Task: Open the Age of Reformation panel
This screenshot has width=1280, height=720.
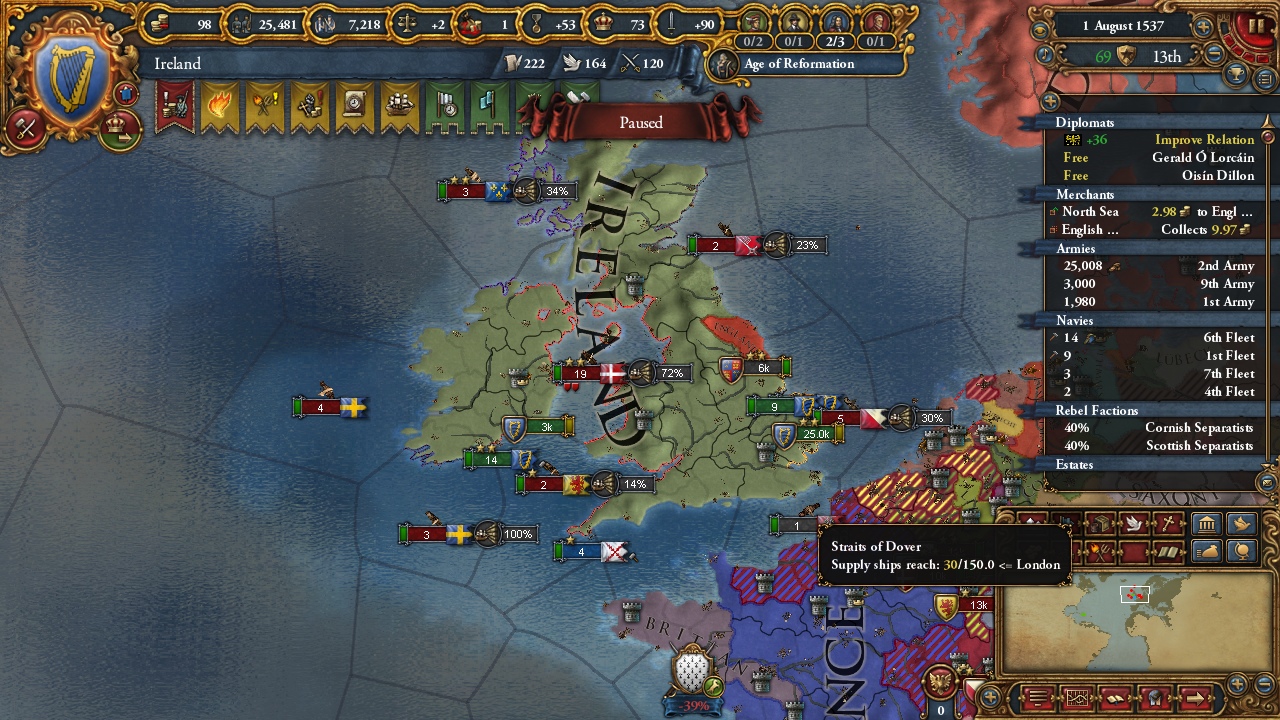Action: (798, 64)
